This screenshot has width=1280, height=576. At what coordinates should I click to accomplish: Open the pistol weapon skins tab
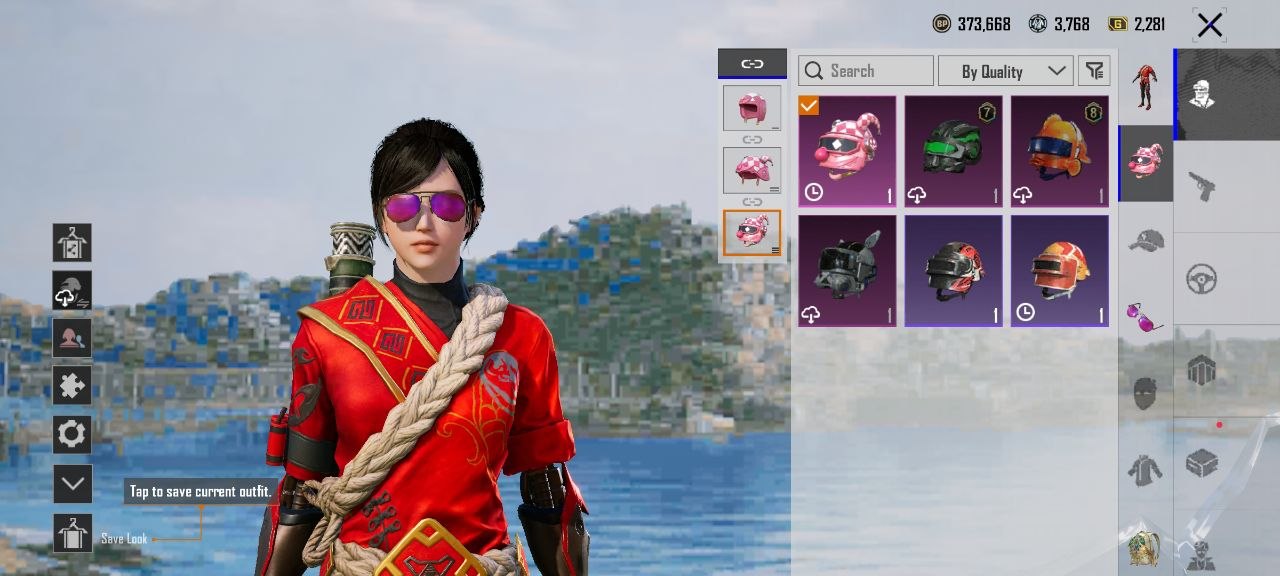[x=1202, y=185]
